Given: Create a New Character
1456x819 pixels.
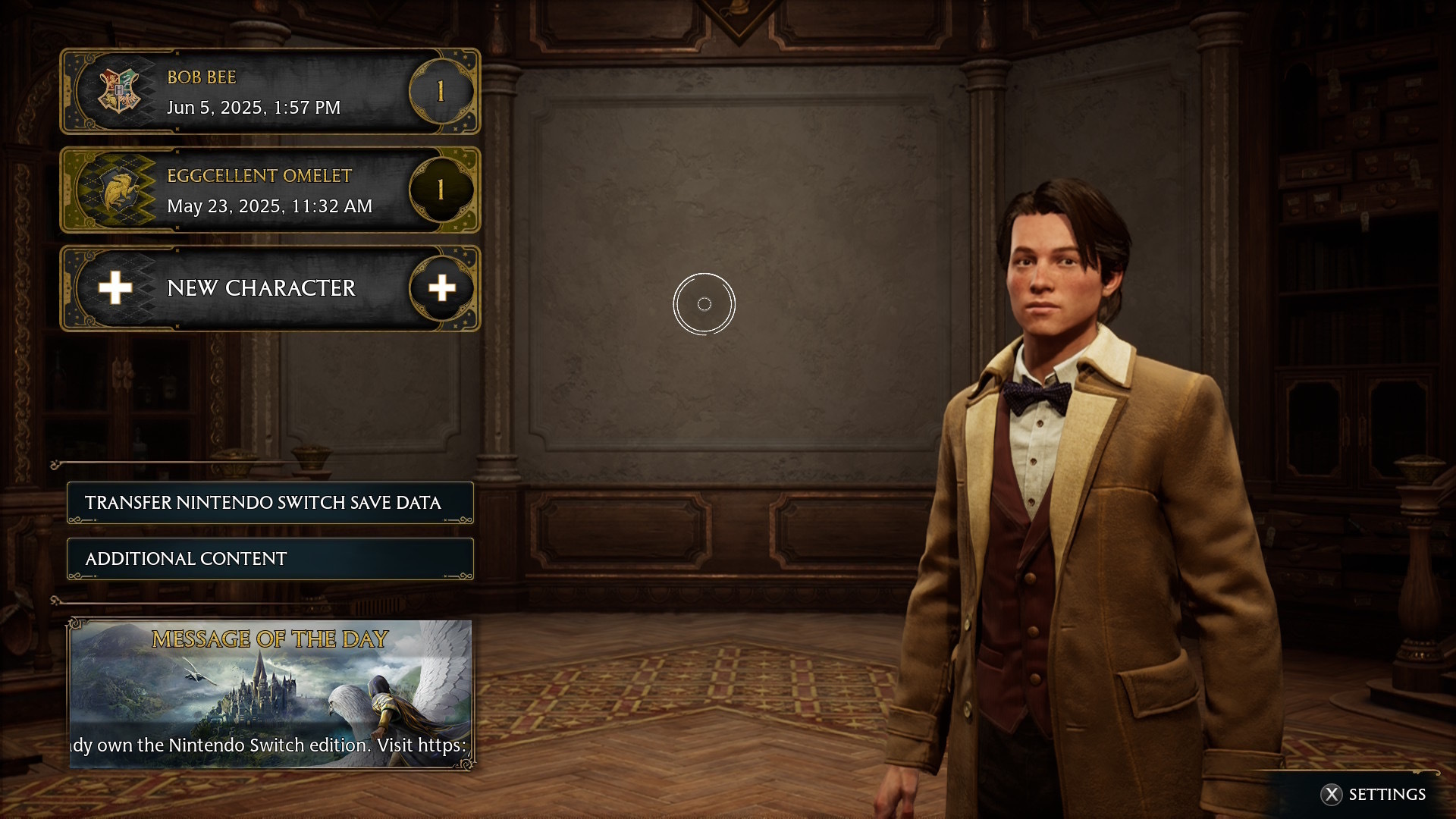Looking at the screenshot, I should point(269,289).
